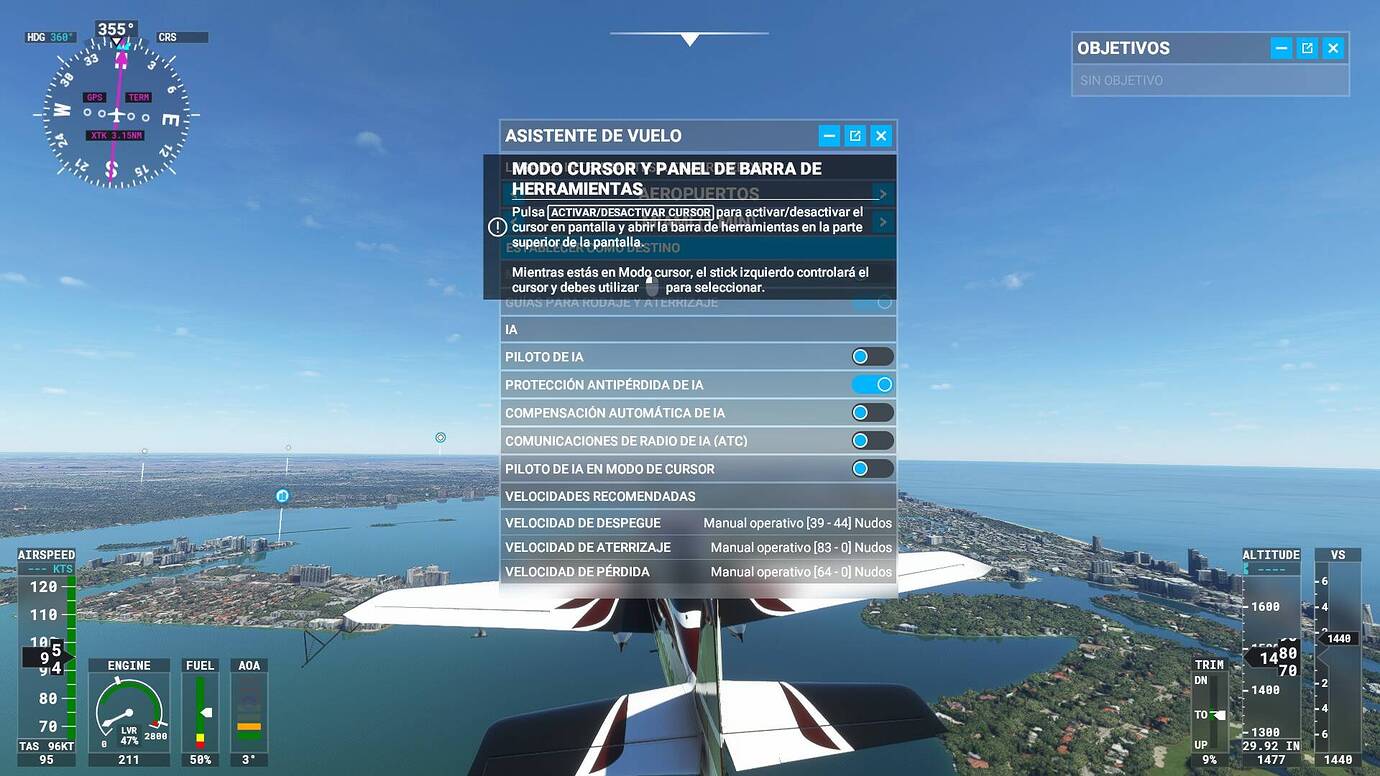Click the info icon beside the cursor tip
The image size is (1380, 776).
click(497, 226)
